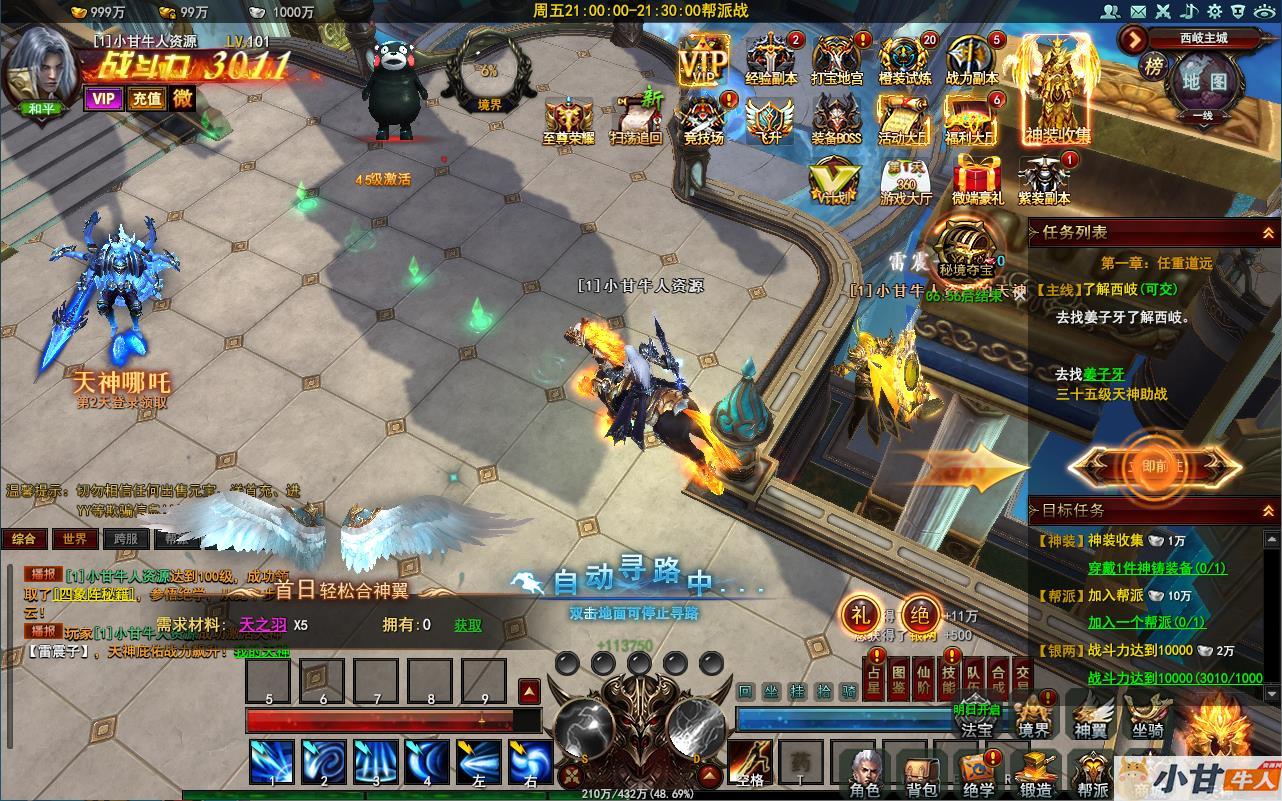The width and height of the screenshot is (1282, 801).
Task: Select the 装备BOSS icon
Action: (836, 120)
